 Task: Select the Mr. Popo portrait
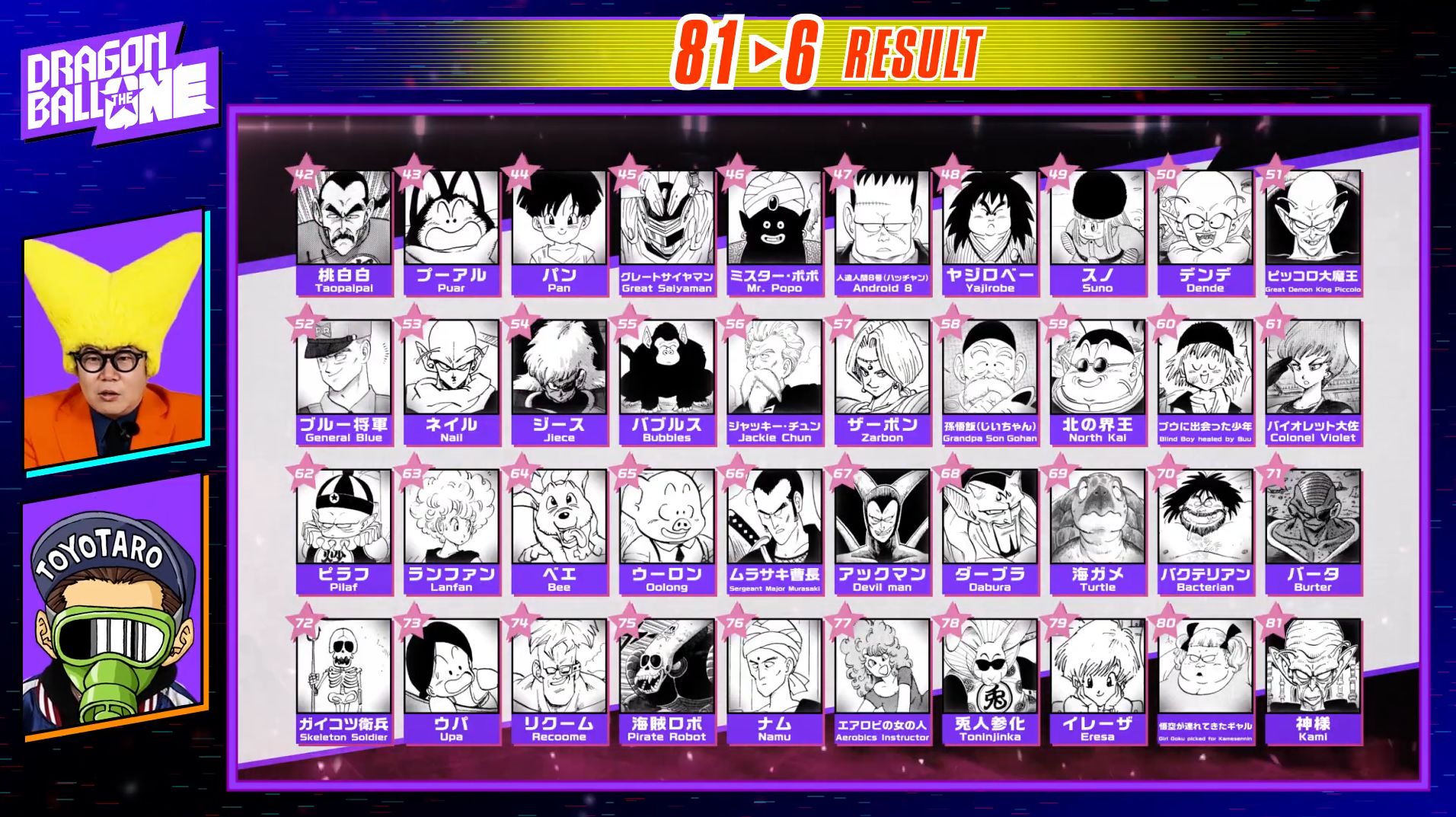(774, 231)
